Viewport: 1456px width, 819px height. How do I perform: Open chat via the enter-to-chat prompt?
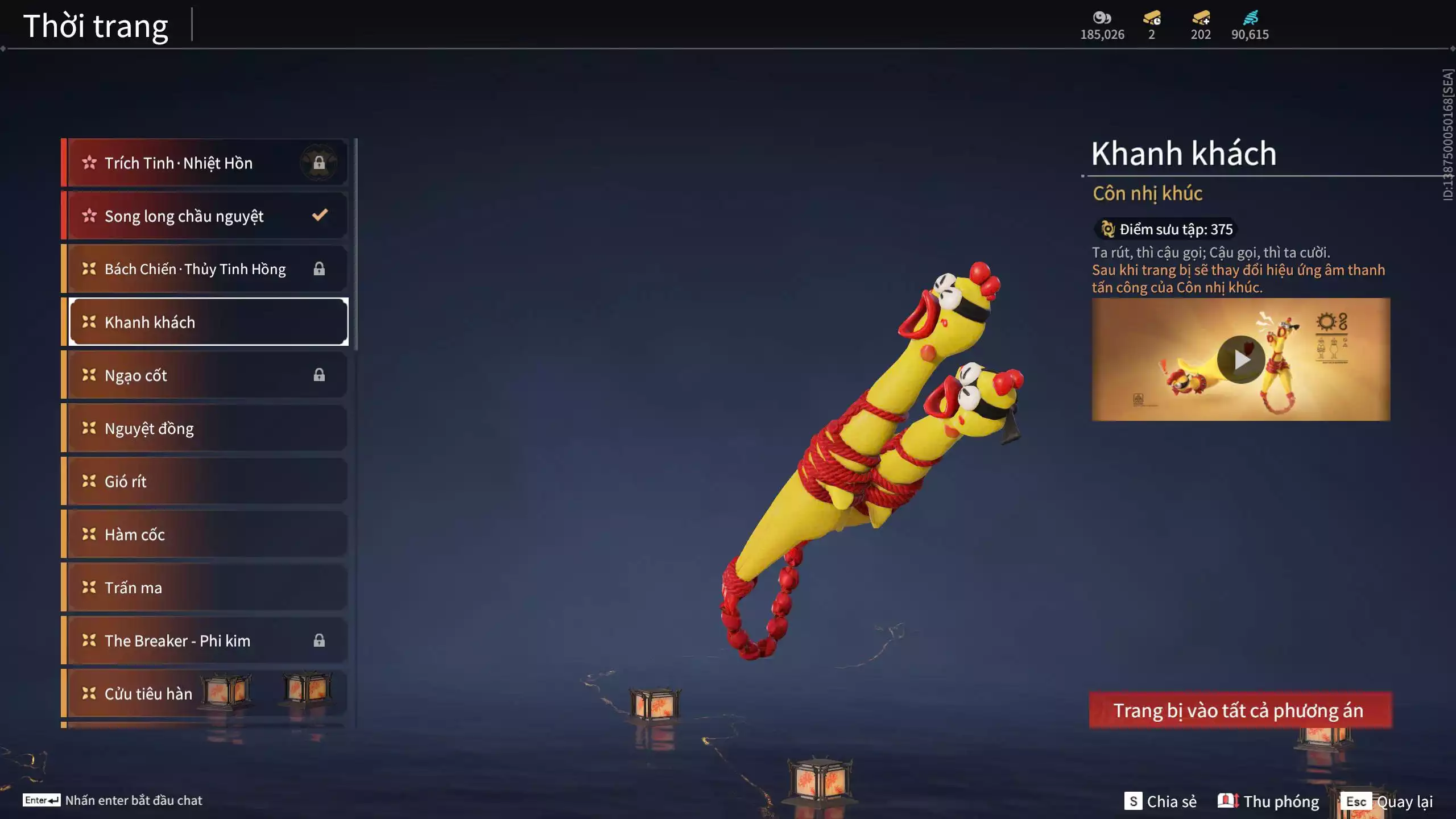coord(113,800)
